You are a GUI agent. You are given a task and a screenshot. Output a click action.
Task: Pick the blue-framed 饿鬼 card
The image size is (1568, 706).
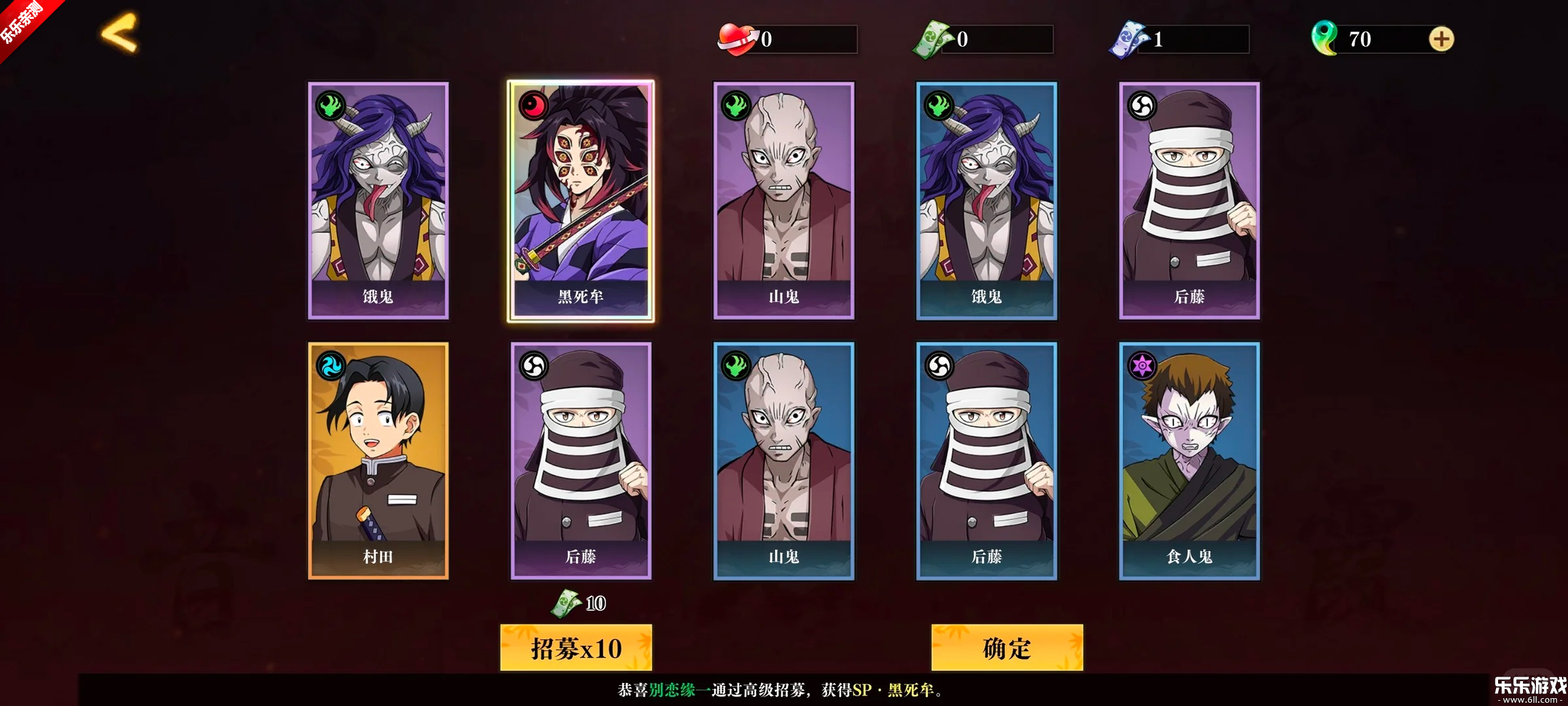pyautogui.click(x=987, y=201)
